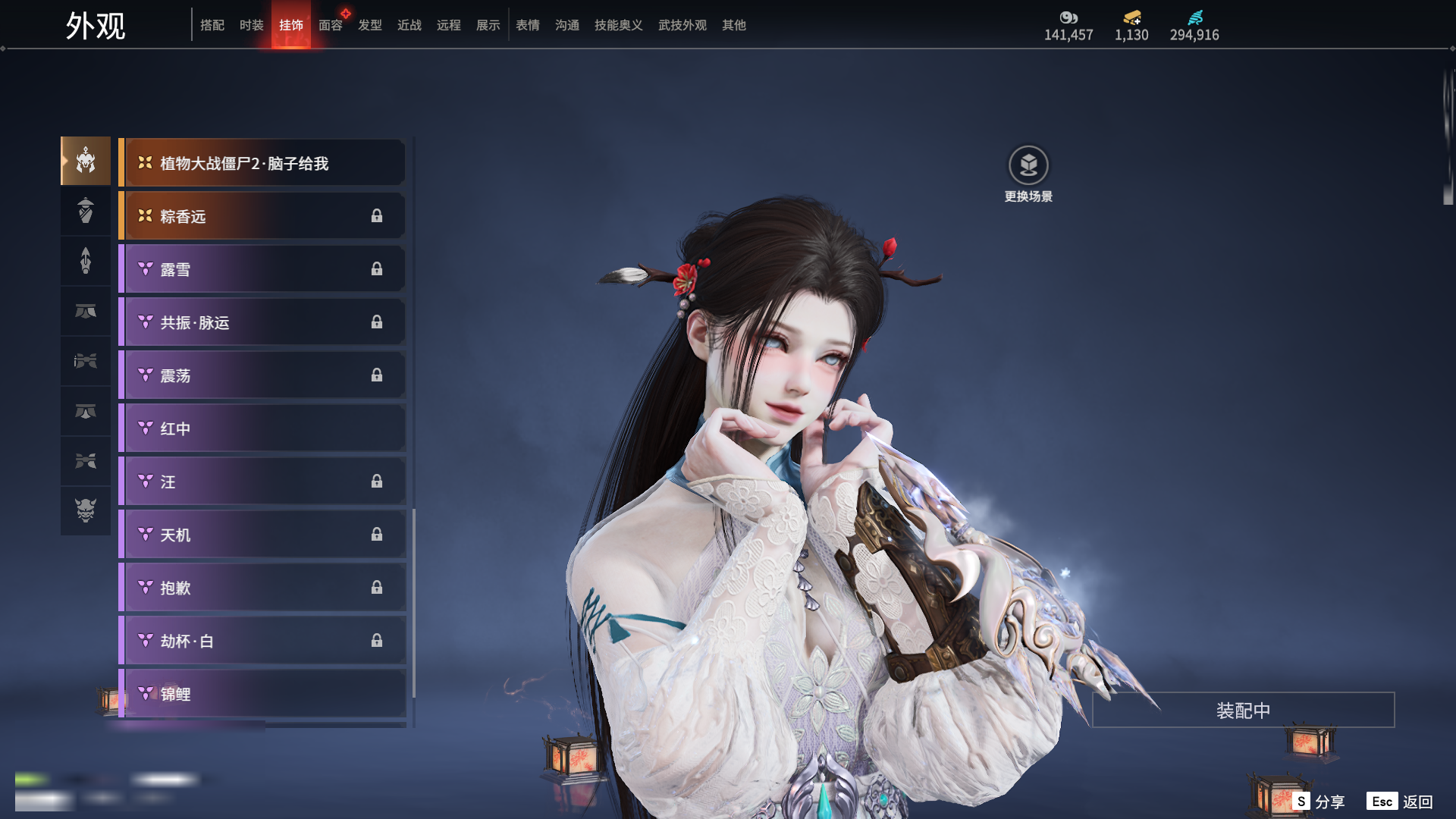Viewport: 1456px width, 819px height.
Task: Select the 红中 accessory
Action: point(262,428)
